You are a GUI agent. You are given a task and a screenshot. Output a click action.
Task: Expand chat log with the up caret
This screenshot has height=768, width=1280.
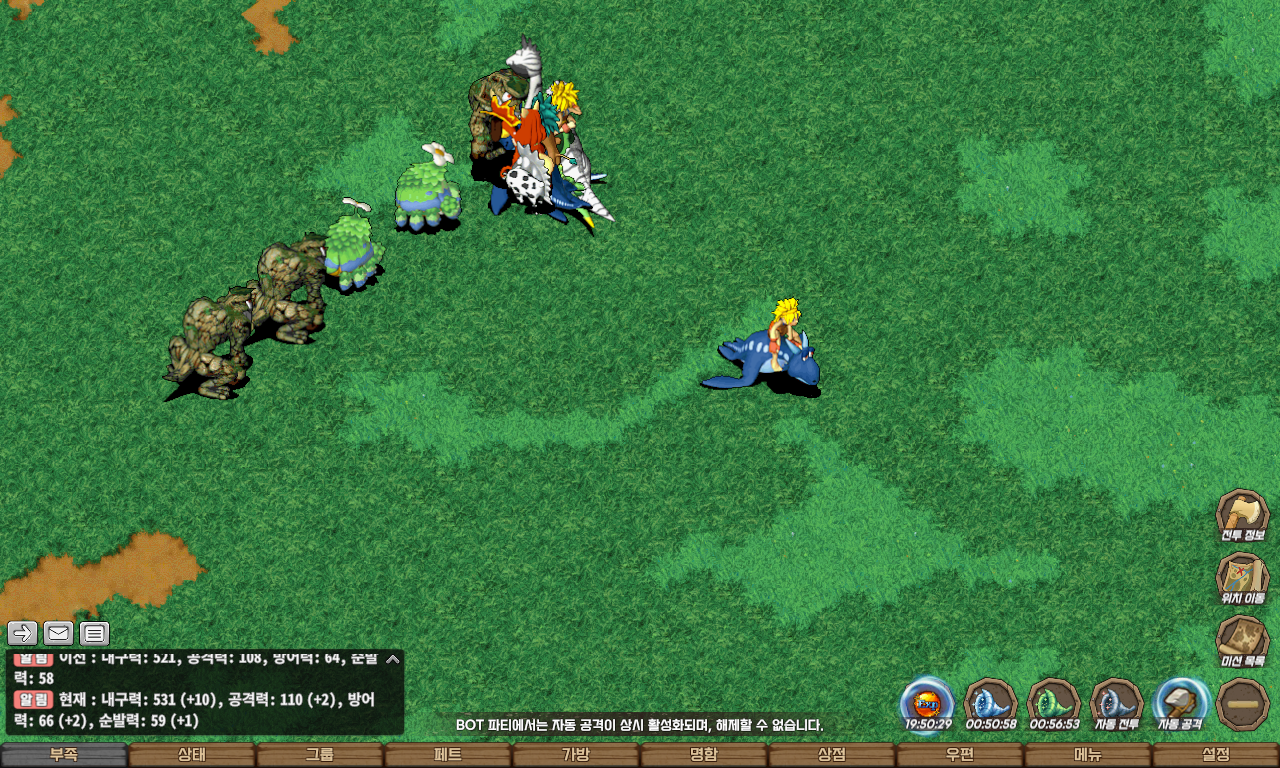point(393,659)
